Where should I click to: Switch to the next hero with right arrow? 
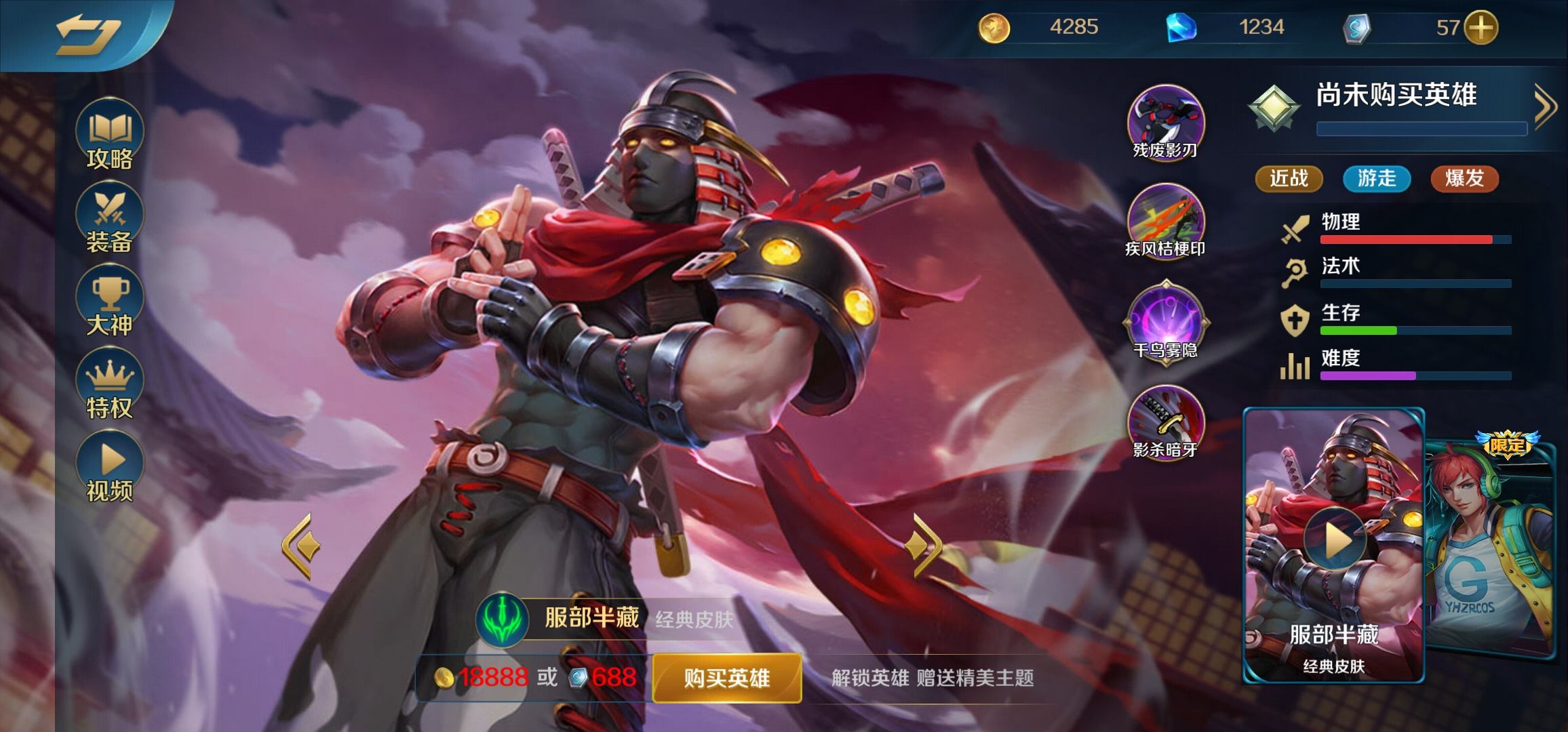[x=924, y=546]
